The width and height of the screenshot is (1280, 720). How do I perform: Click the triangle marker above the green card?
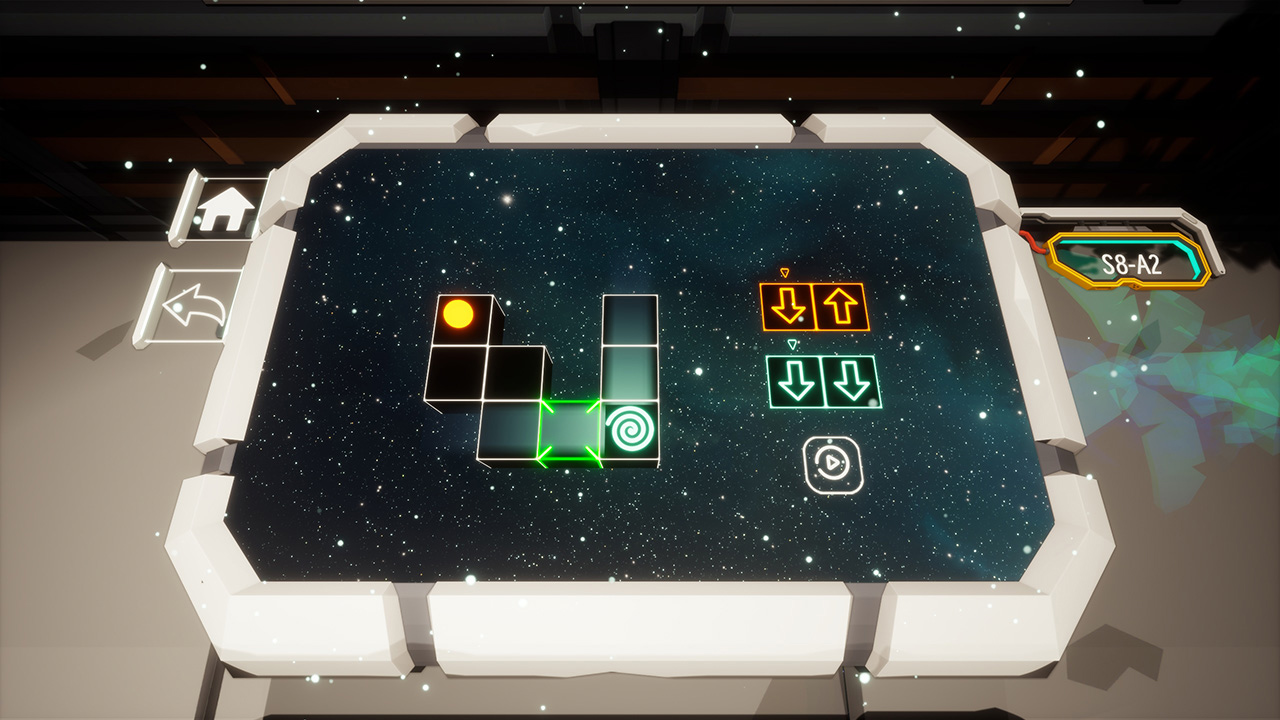[793, 343]
